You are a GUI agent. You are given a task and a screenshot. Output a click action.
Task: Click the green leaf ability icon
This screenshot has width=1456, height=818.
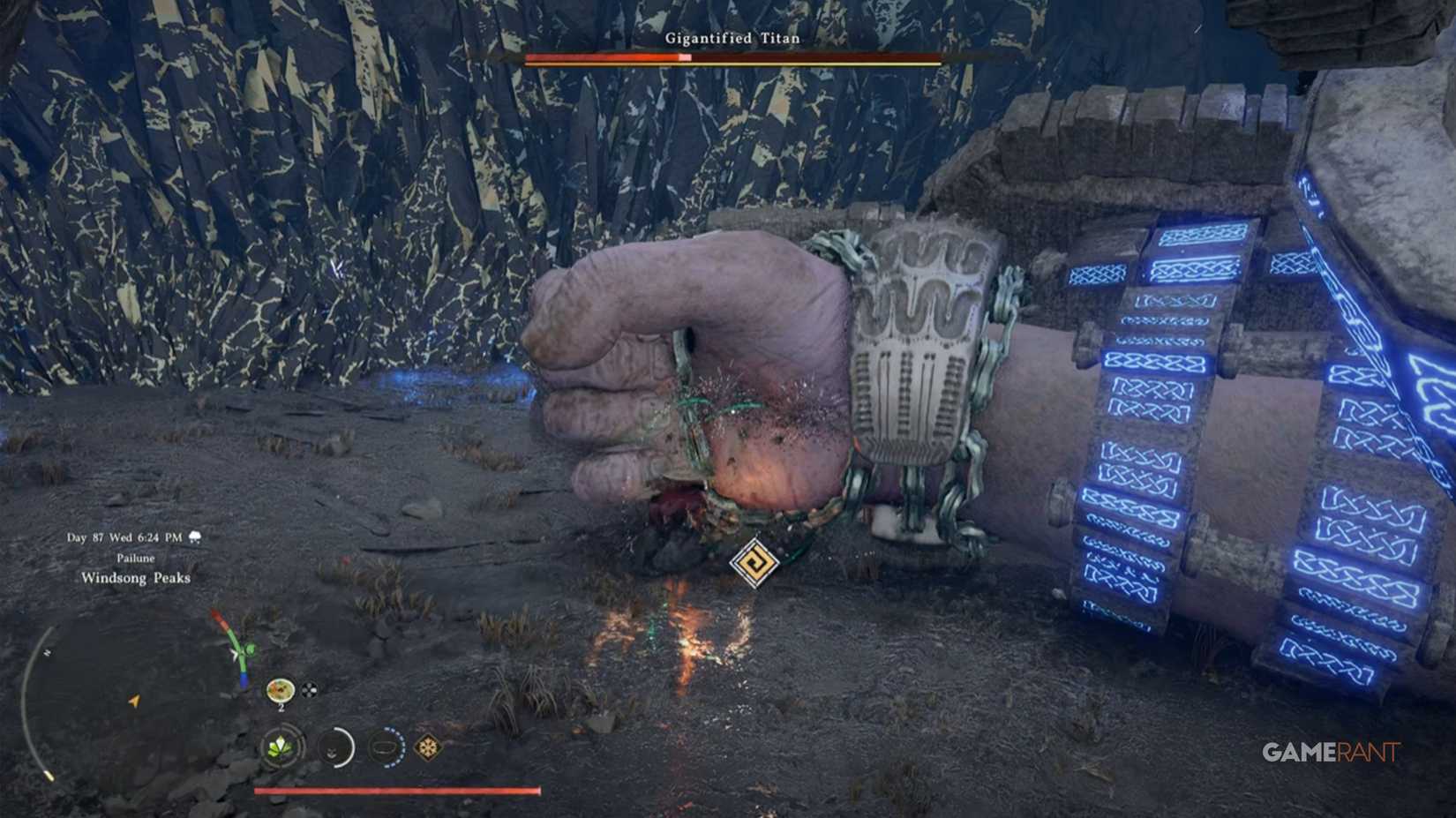coord(280,747)
